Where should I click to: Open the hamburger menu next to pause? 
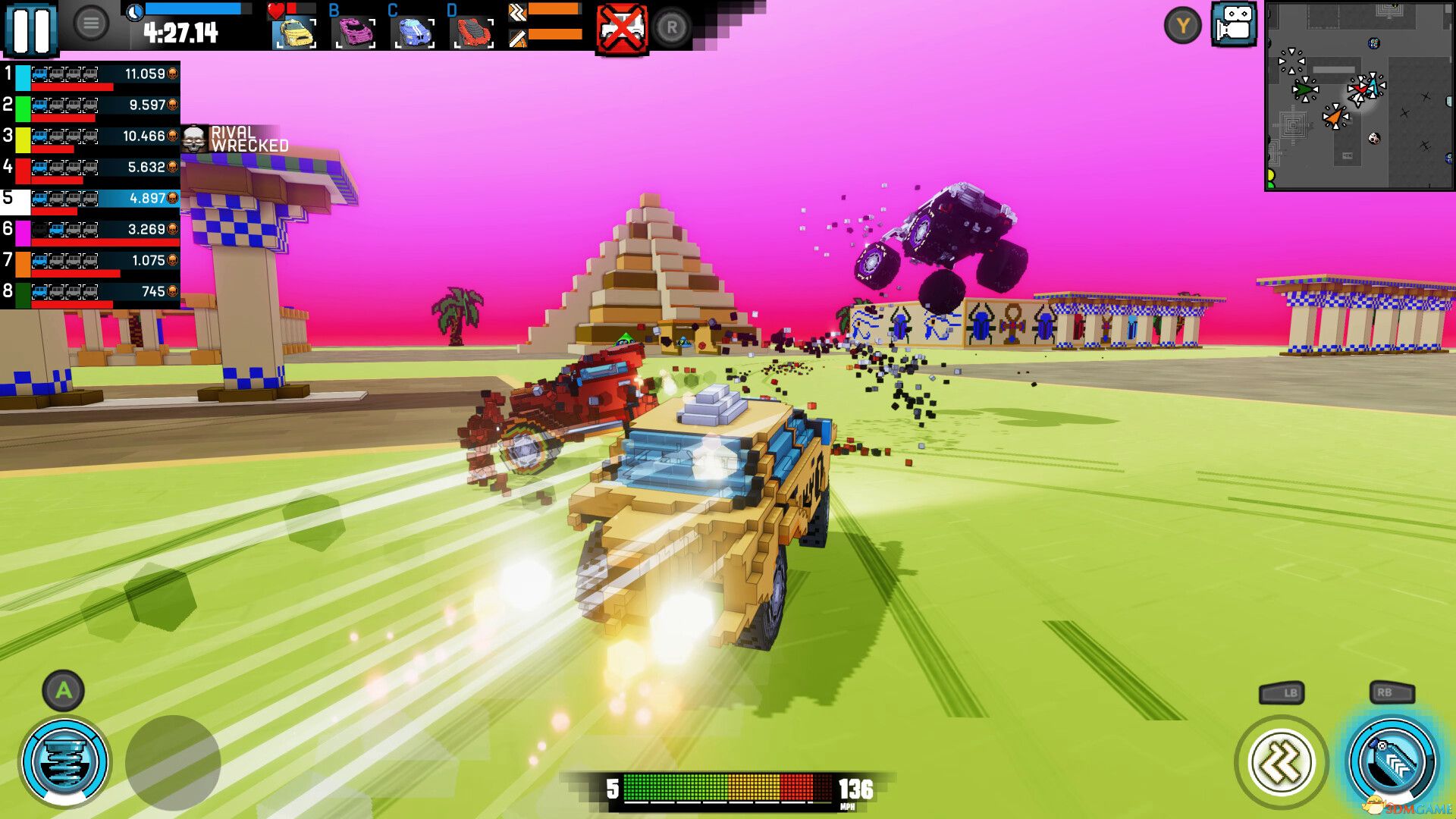pyautogui.click(x=92, y=20)
